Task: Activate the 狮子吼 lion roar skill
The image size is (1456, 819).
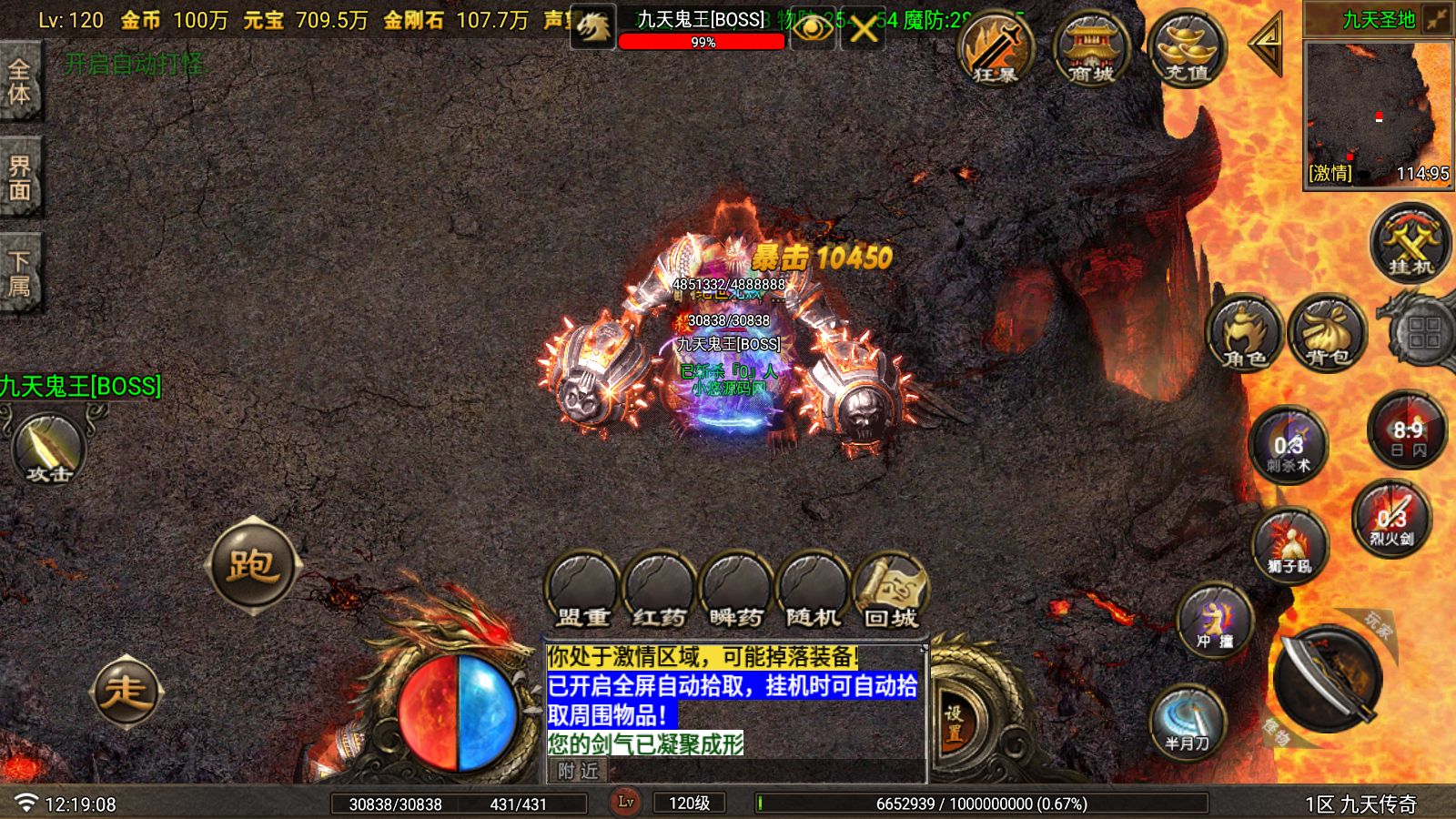Action: click(1289, 546)
